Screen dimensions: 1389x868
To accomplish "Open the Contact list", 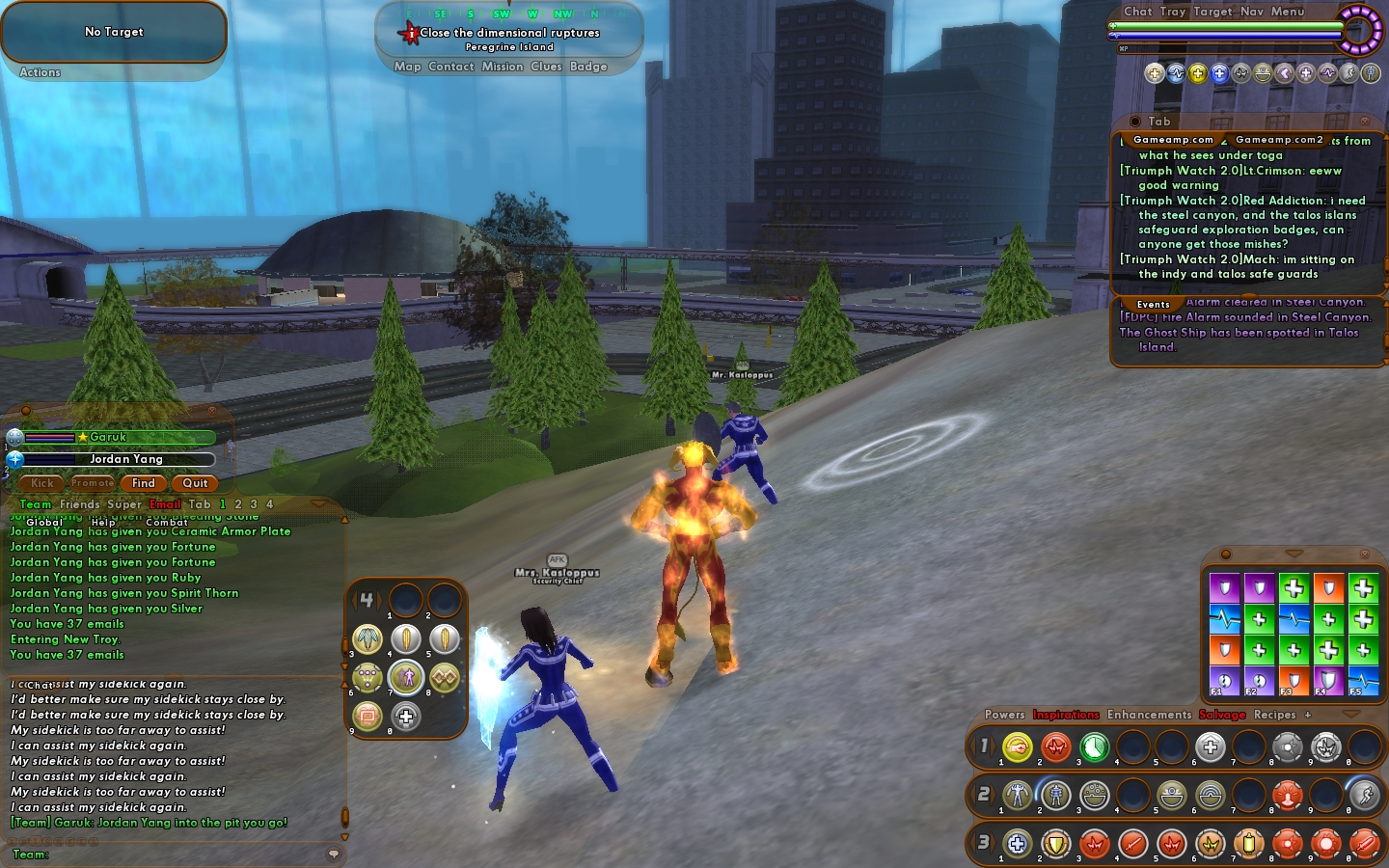I will (450, 67).
